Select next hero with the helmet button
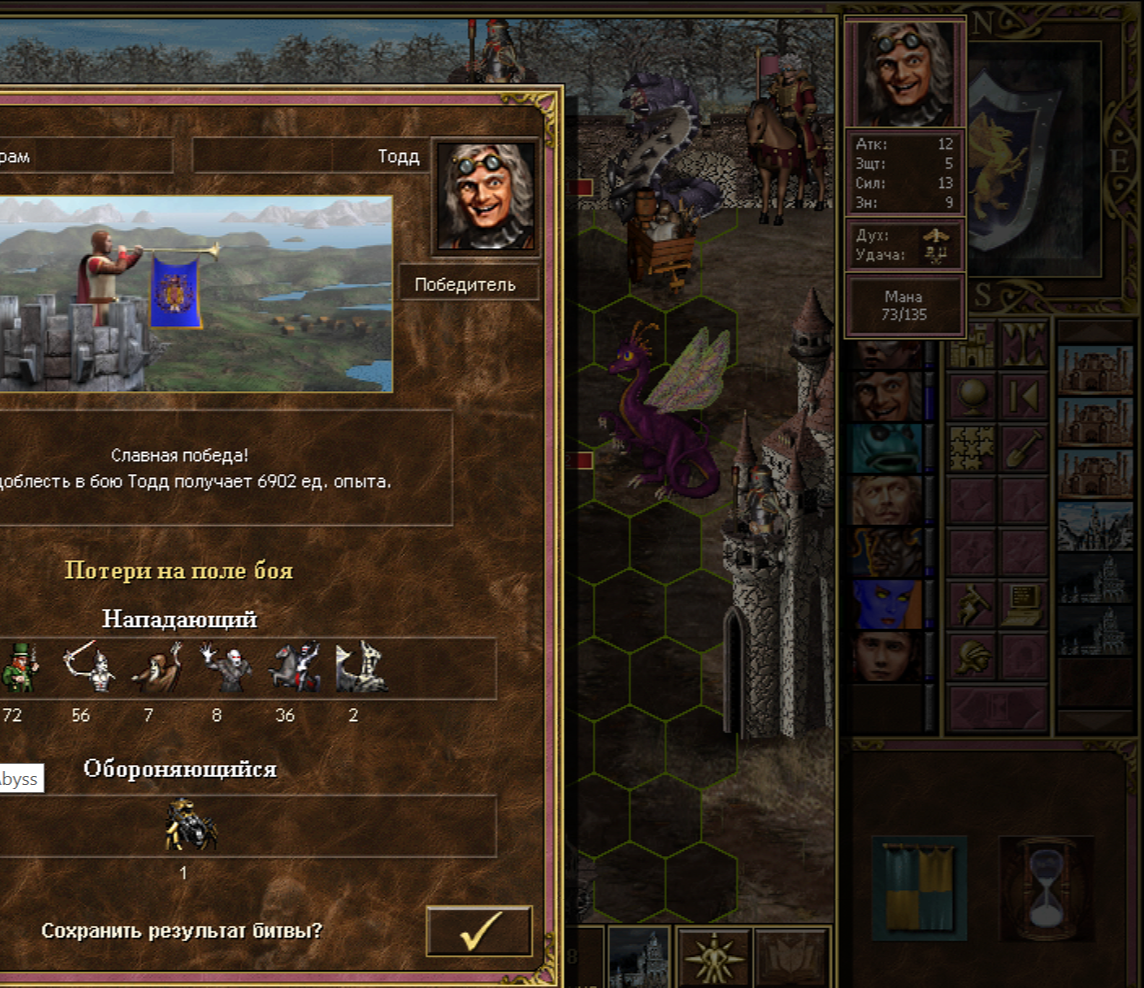This screenshot has width=1144, height=988. [972, 657]
